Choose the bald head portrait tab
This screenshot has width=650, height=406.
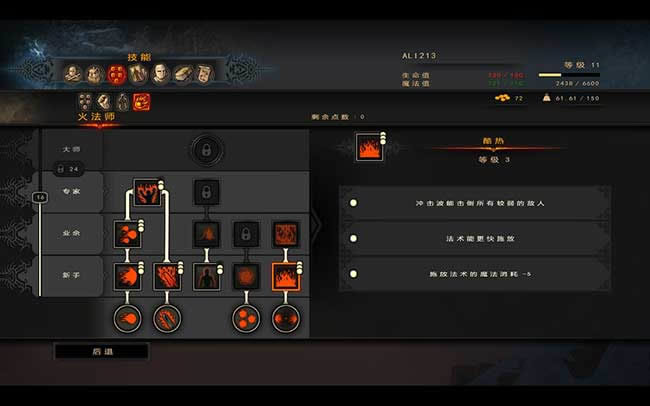[x=160, y=73]
